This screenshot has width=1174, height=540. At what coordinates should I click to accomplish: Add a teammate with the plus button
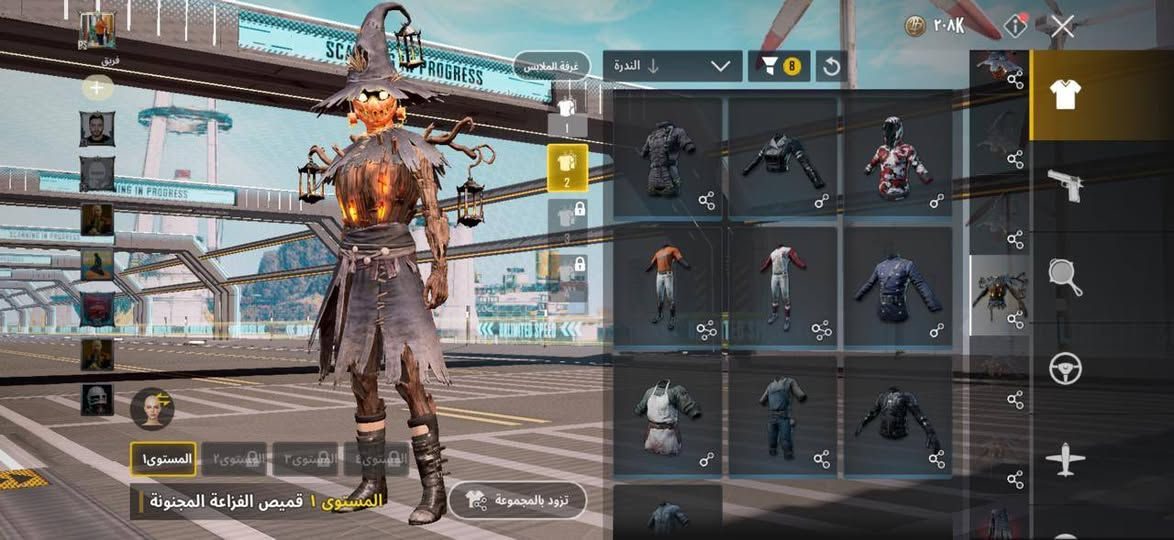click(97, 88)
